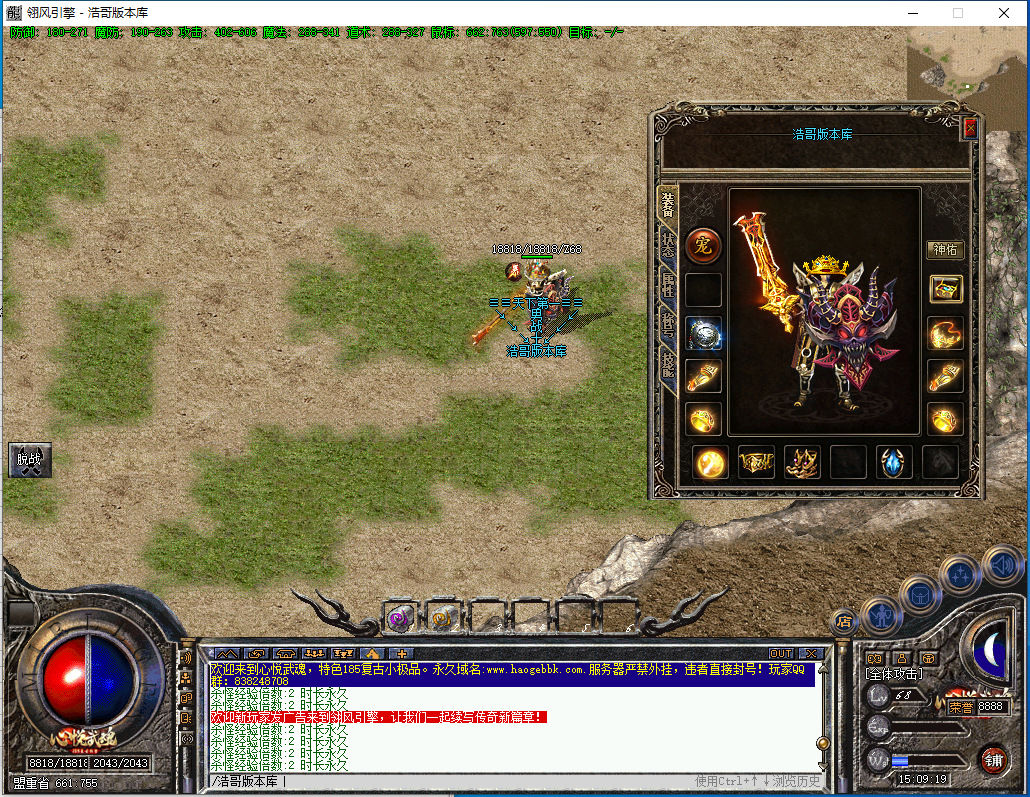Select the treasure chest equipment slot
The image size is (1030, 797).
(x=945, y=290)
